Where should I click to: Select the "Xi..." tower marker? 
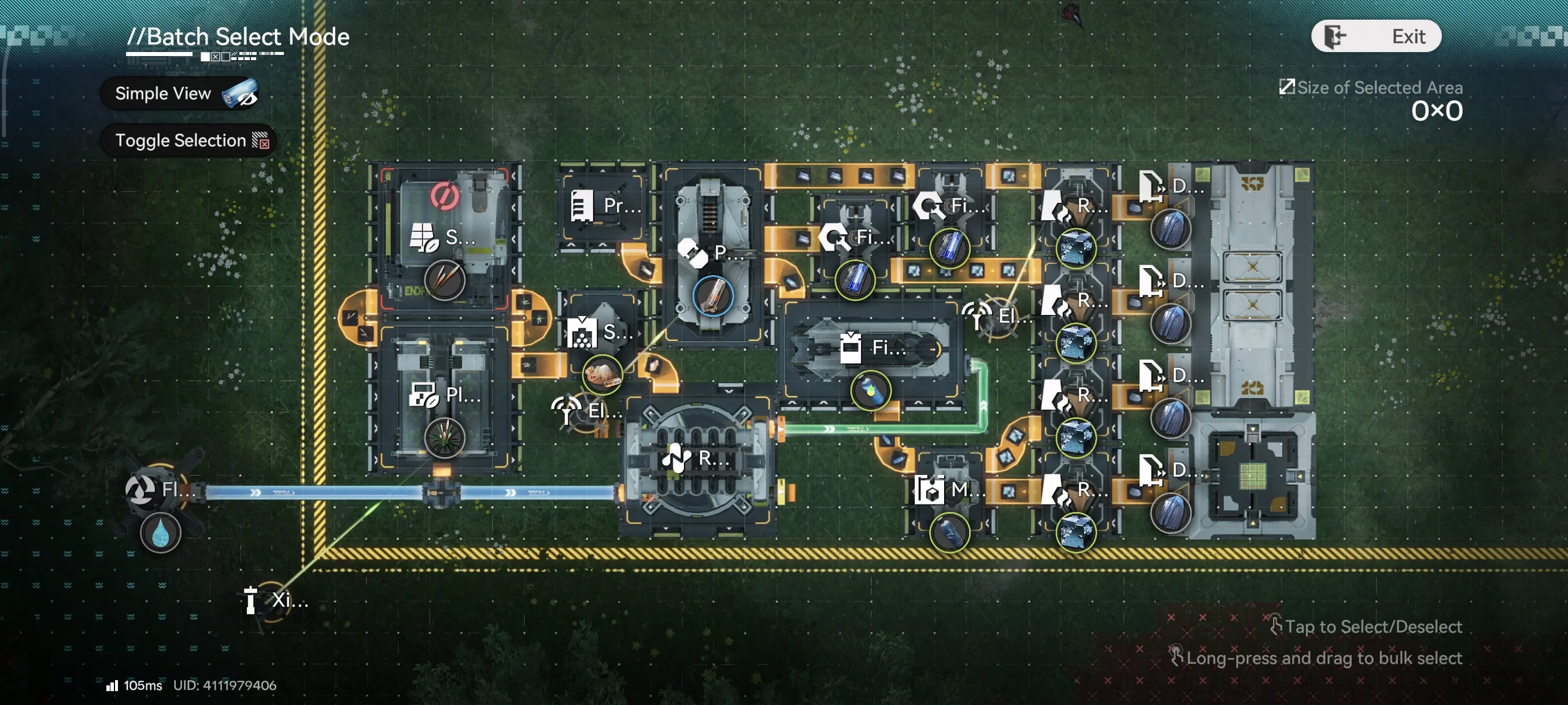pos(274,600)
